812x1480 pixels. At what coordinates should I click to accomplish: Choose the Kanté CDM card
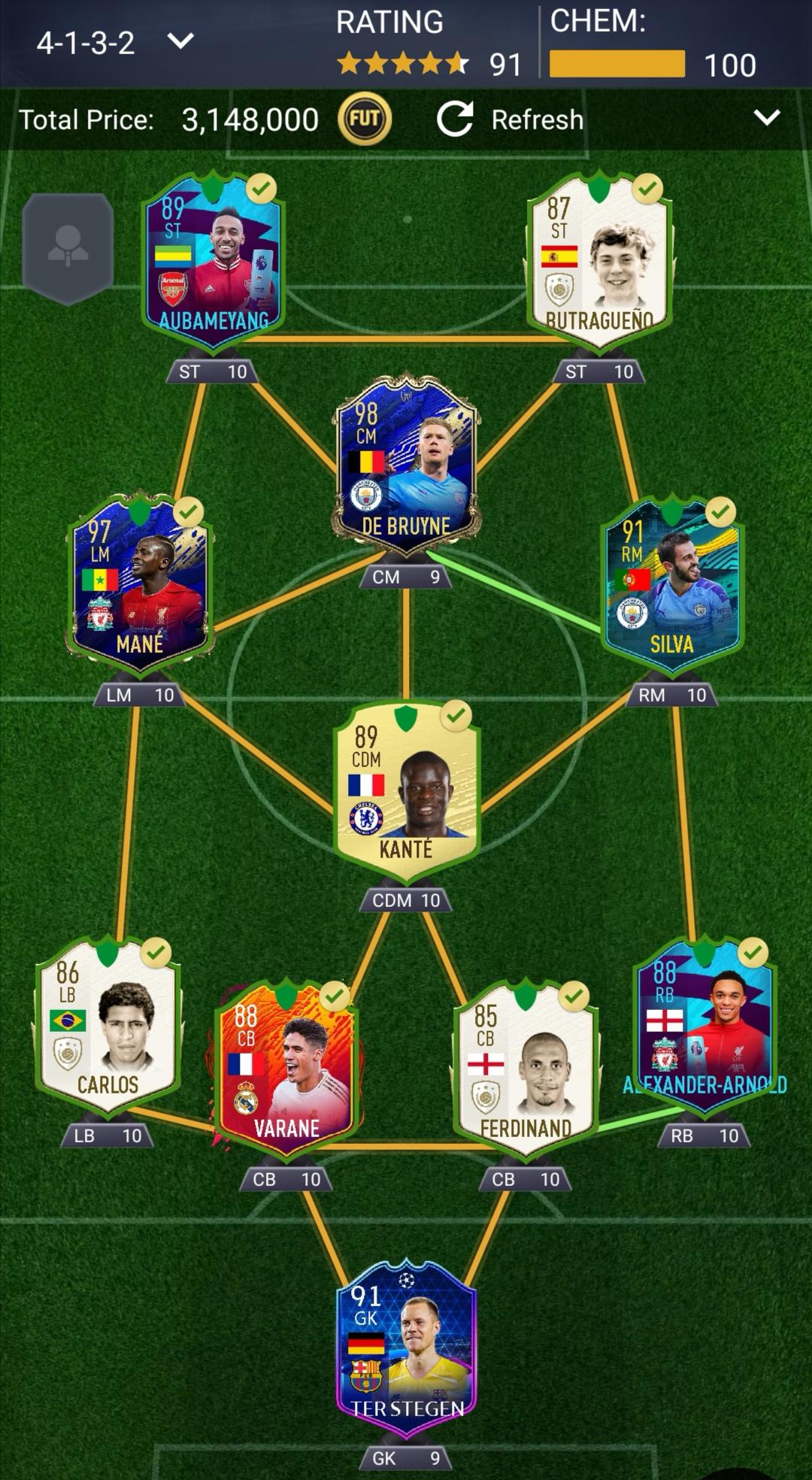406,790
